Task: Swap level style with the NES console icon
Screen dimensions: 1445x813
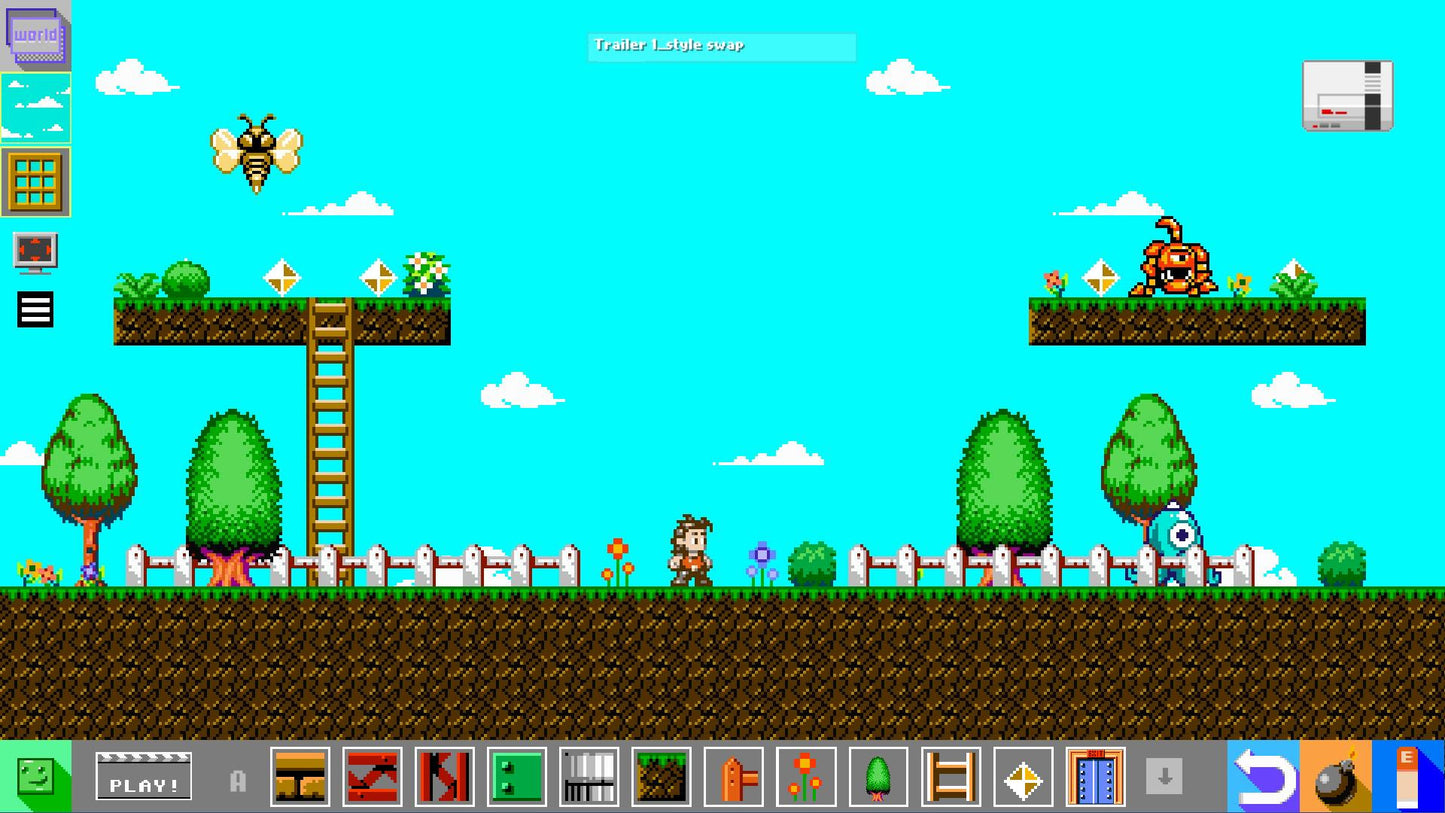Action: (x=1346, y=95)
